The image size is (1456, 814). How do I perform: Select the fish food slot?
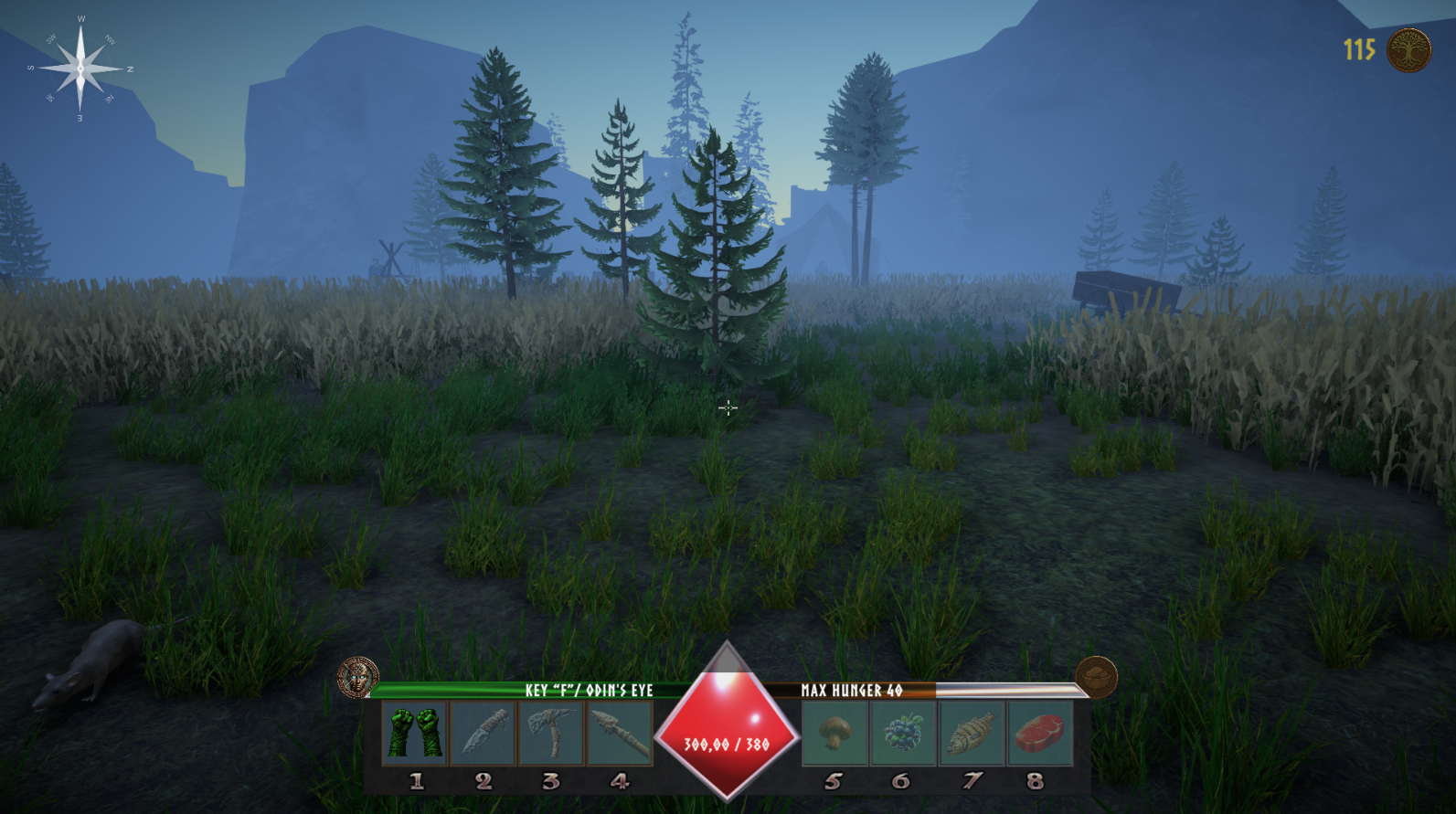971,733
